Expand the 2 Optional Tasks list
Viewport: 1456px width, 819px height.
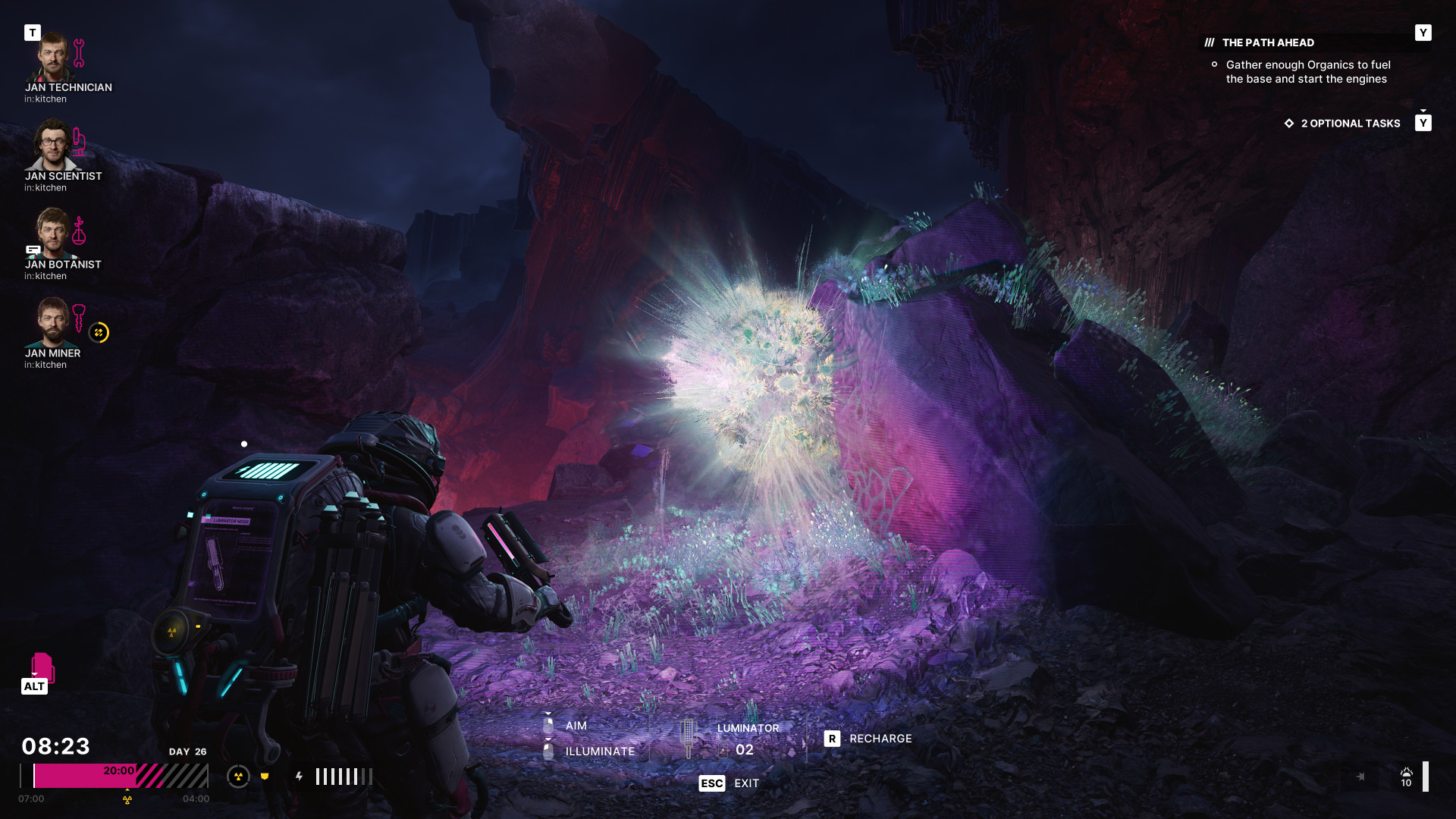click(x=1350, y=124)
